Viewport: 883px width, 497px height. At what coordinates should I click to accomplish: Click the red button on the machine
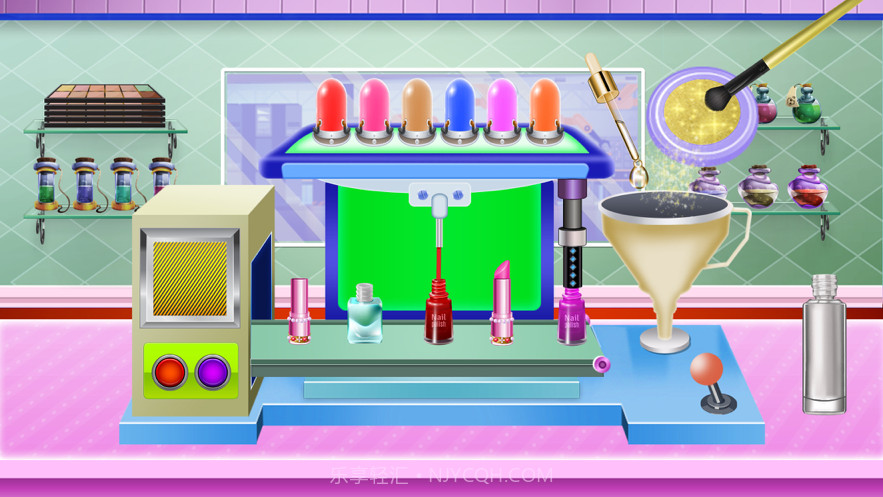(170, 372)
